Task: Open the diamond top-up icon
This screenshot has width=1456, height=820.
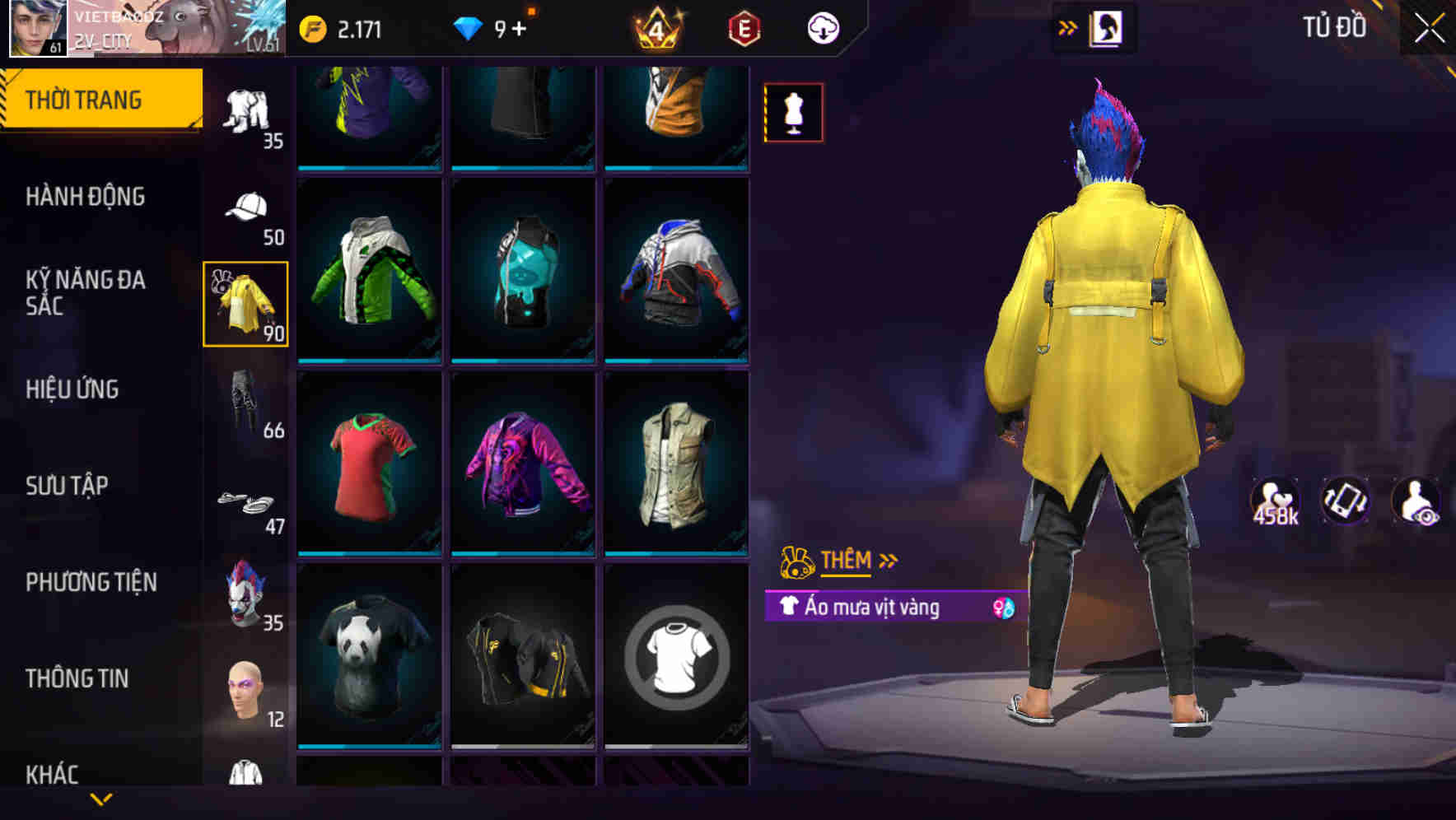Action: (469, 27)
